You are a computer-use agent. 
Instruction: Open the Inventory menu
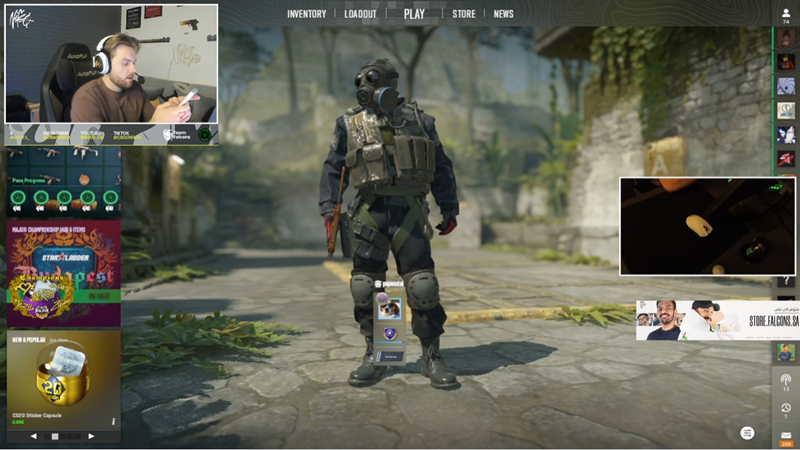307,14
